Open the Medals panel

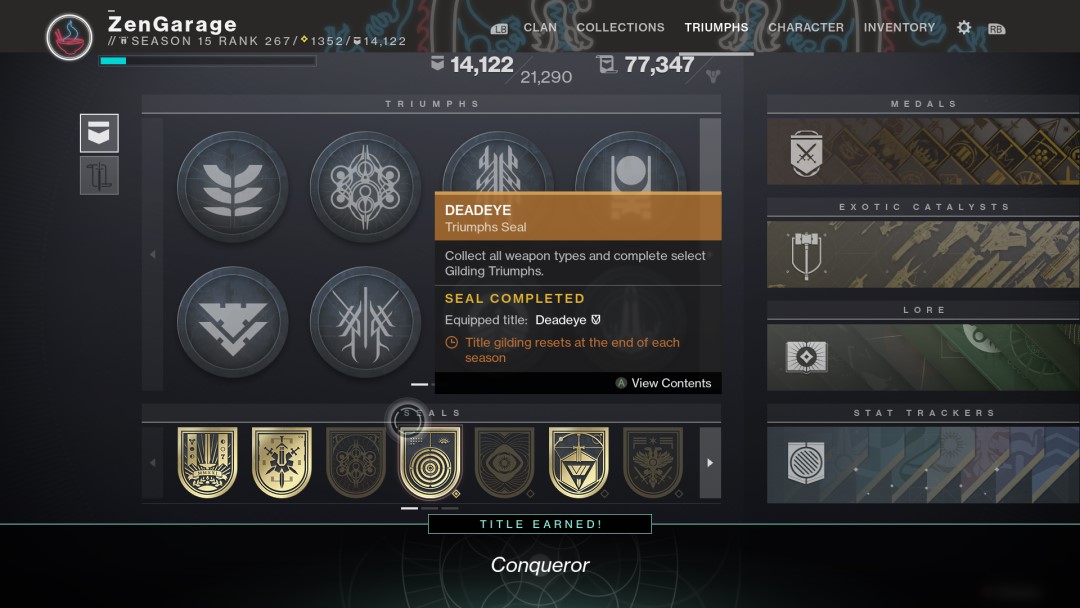923,151
